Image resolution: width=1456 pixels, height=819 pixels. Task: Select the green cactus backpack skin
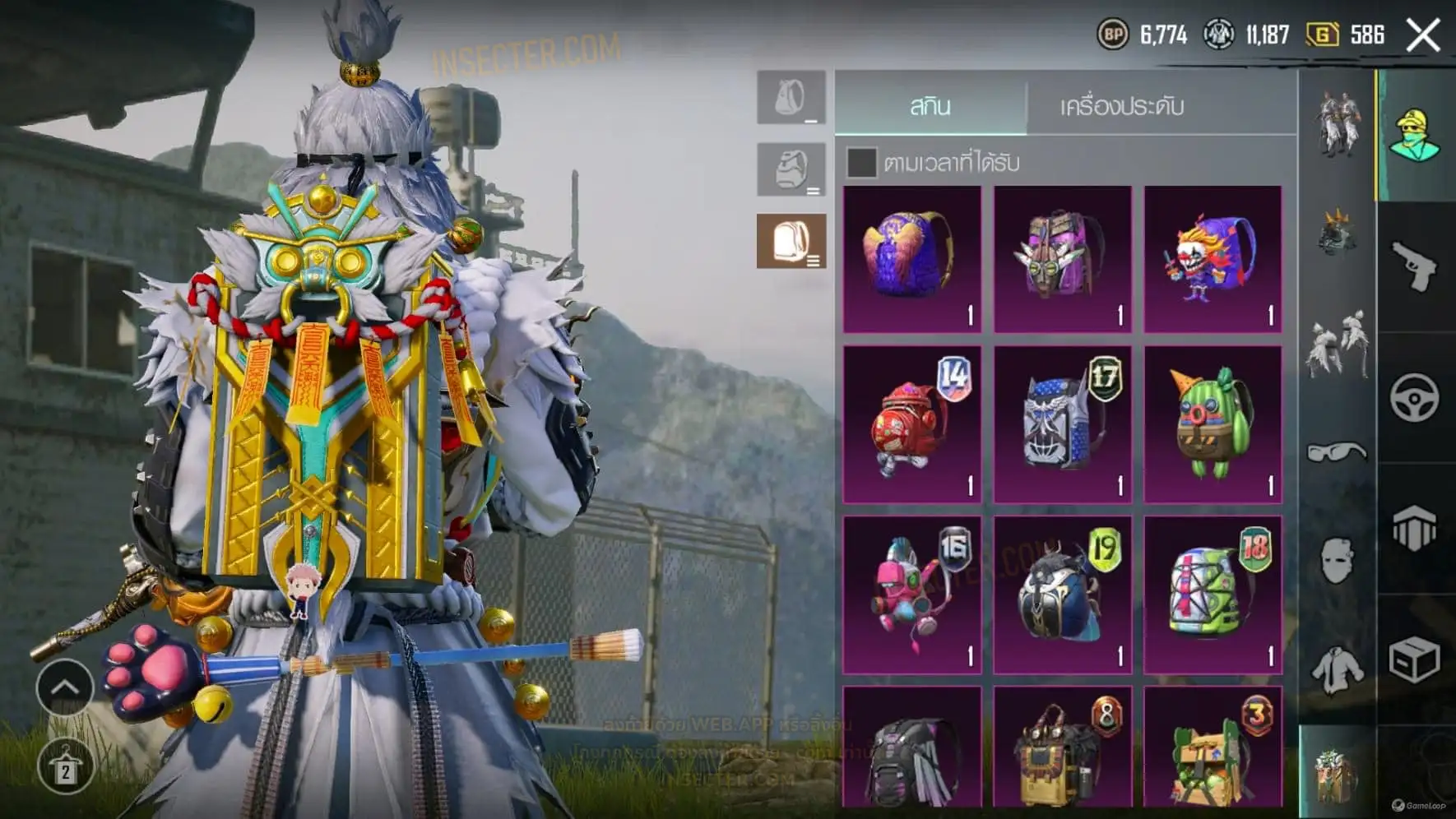pos(1213,423)
